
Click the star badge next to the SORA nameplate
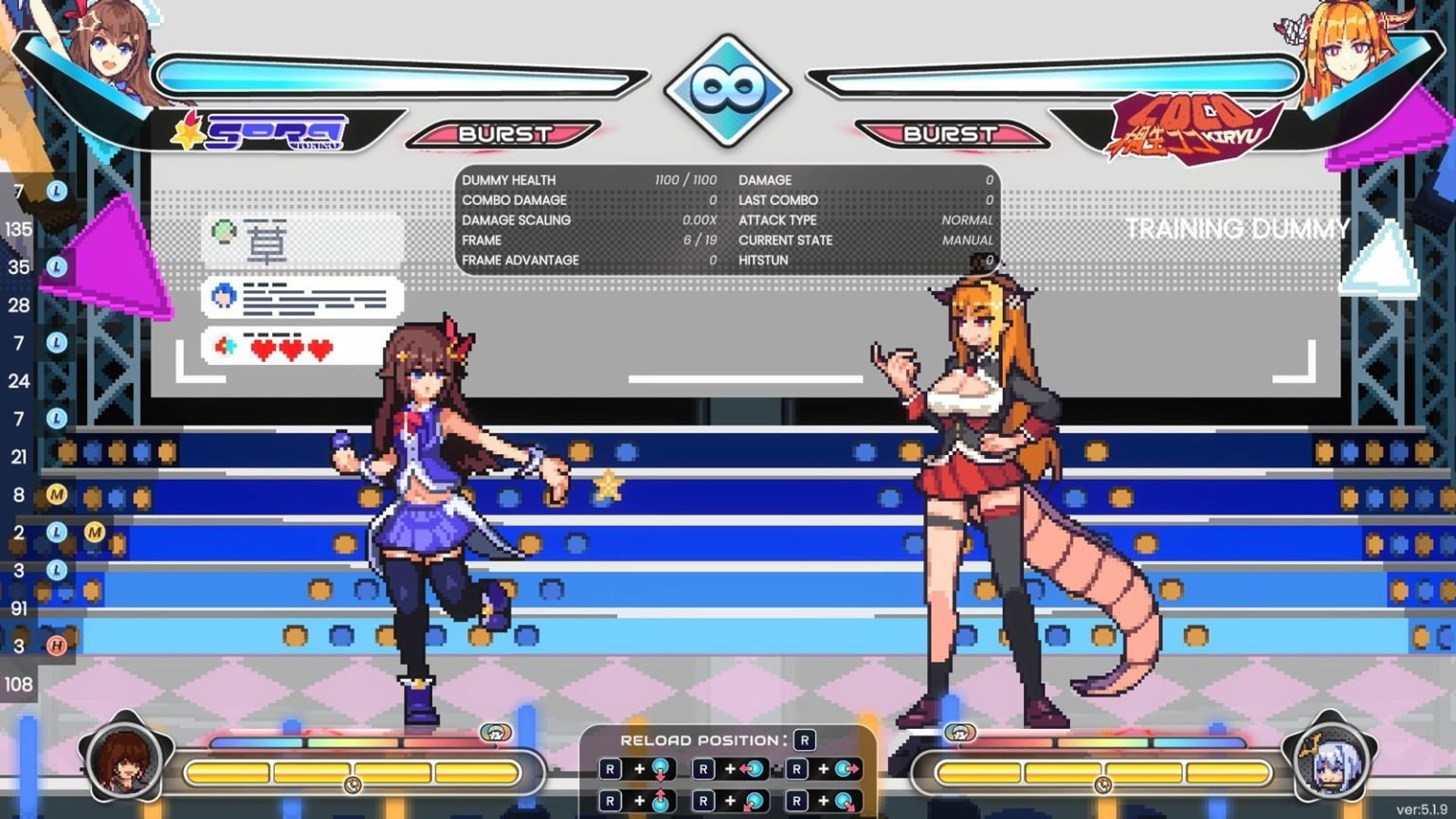point(190,134)
